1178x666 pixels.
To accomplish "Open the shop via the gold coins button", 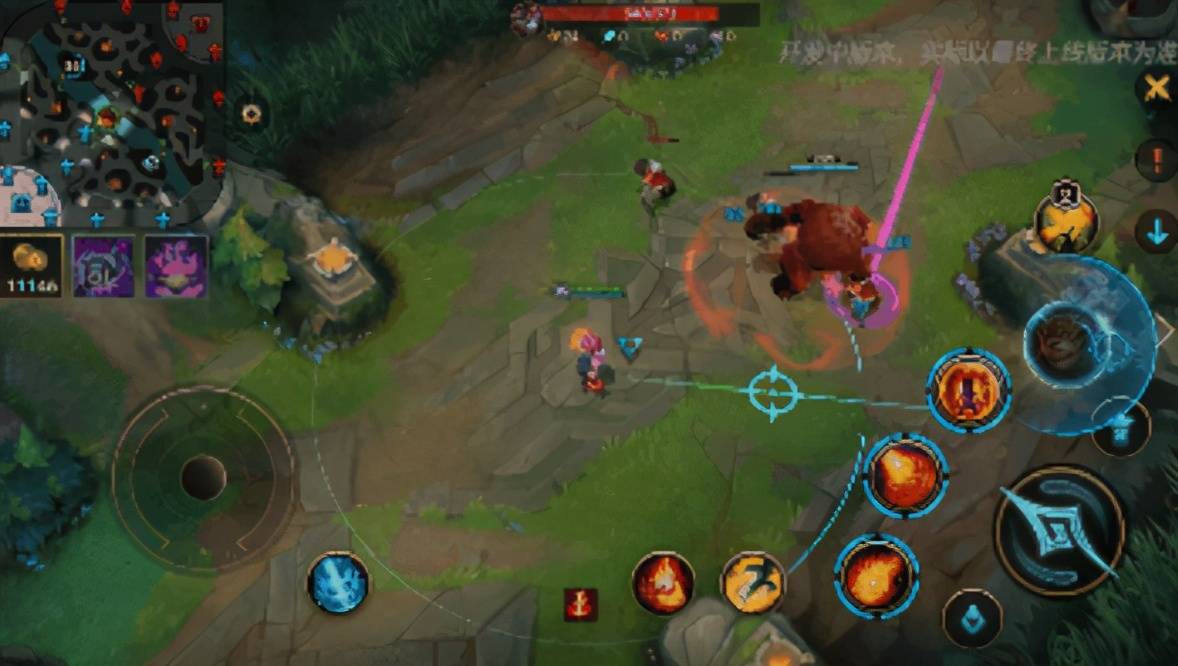I will coord(31,266).
